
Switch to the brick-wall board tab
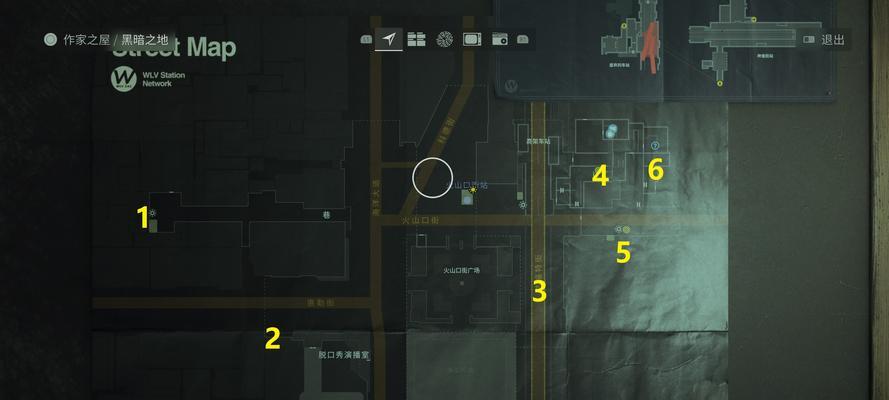point(416,40)
